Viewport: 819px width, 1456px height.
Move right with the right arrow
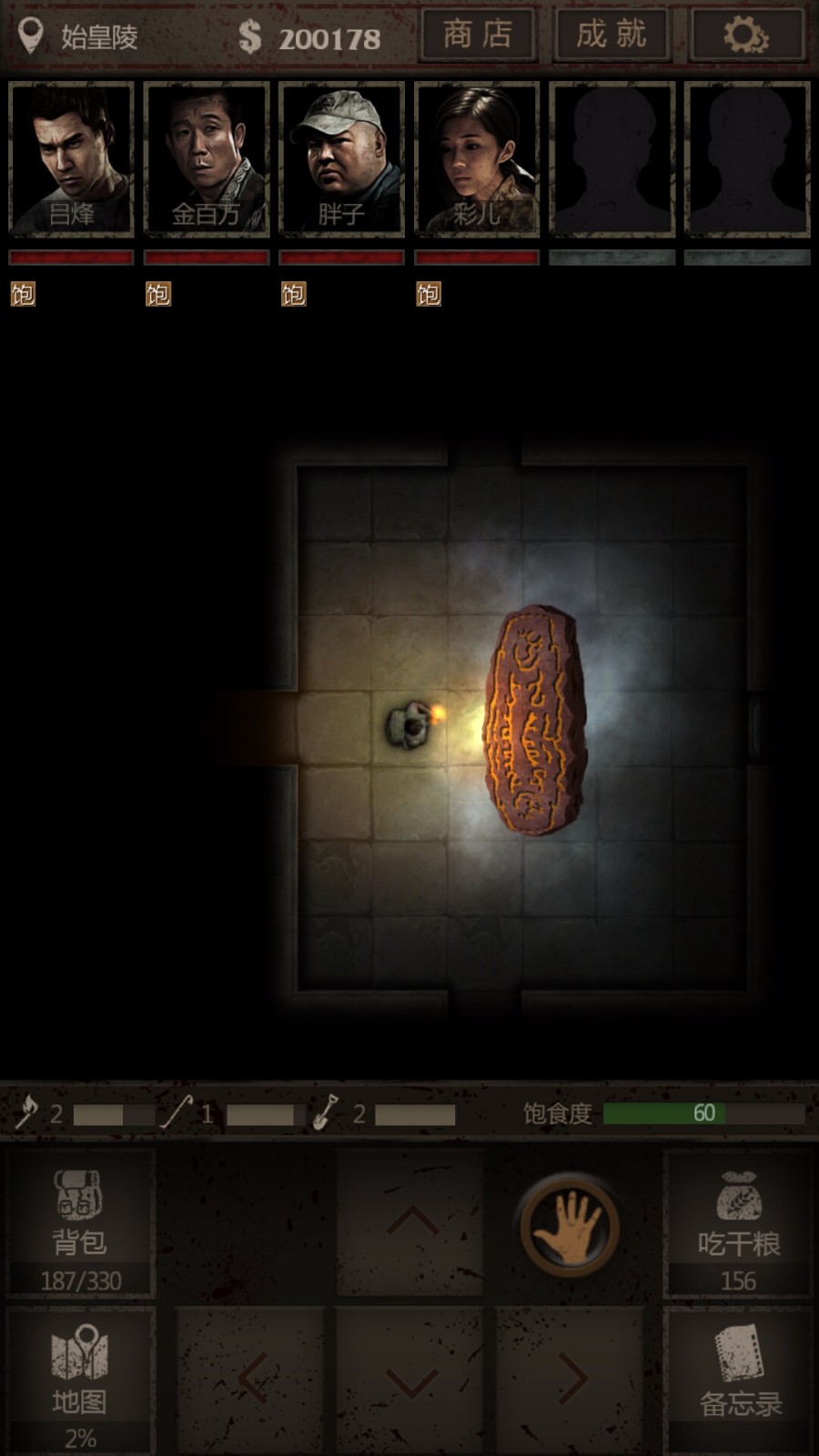(x=571, y=1380)
